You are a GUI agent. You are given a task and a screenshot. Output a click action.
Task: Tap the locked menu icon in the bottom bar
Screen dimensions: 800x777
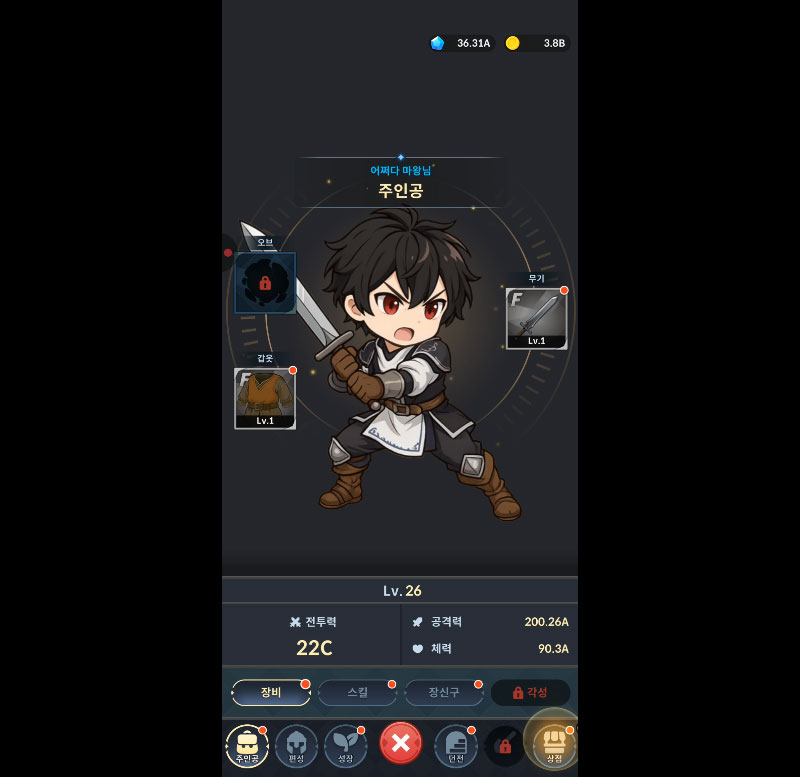click(504, 746)
